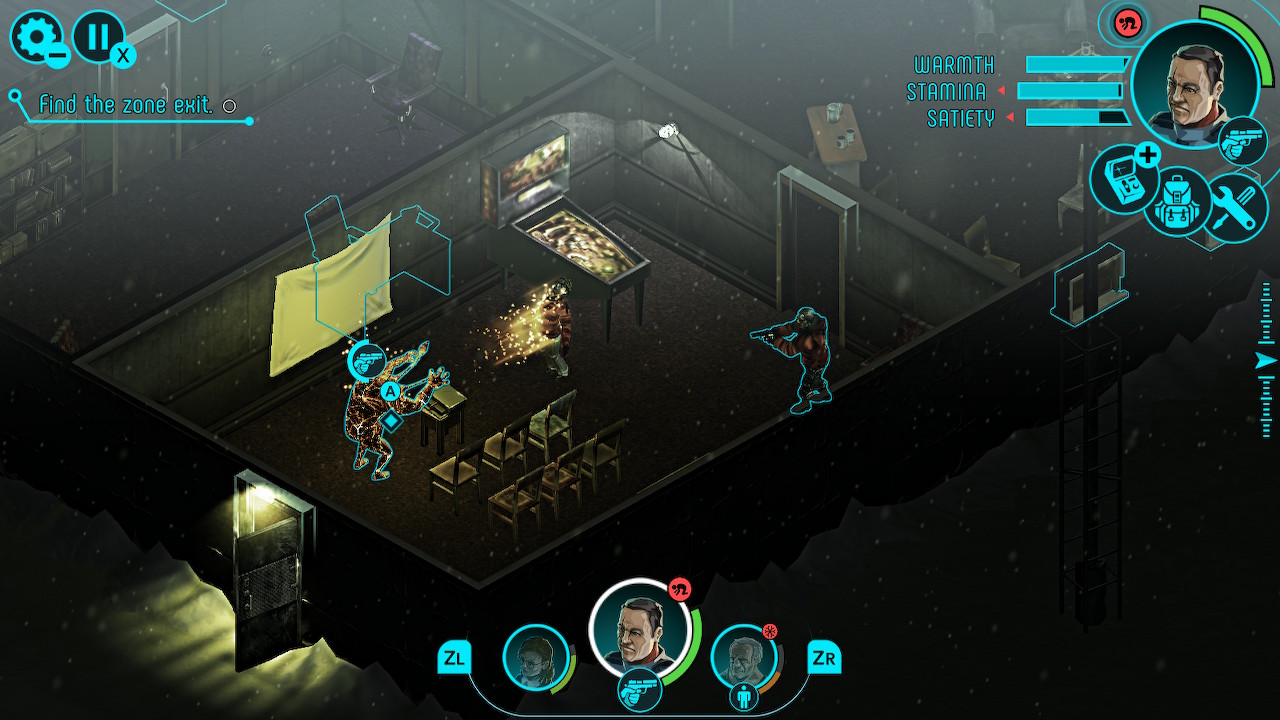
Task: Click the snowflake freezing icon on right party member
Action: (x=769, y=629)
